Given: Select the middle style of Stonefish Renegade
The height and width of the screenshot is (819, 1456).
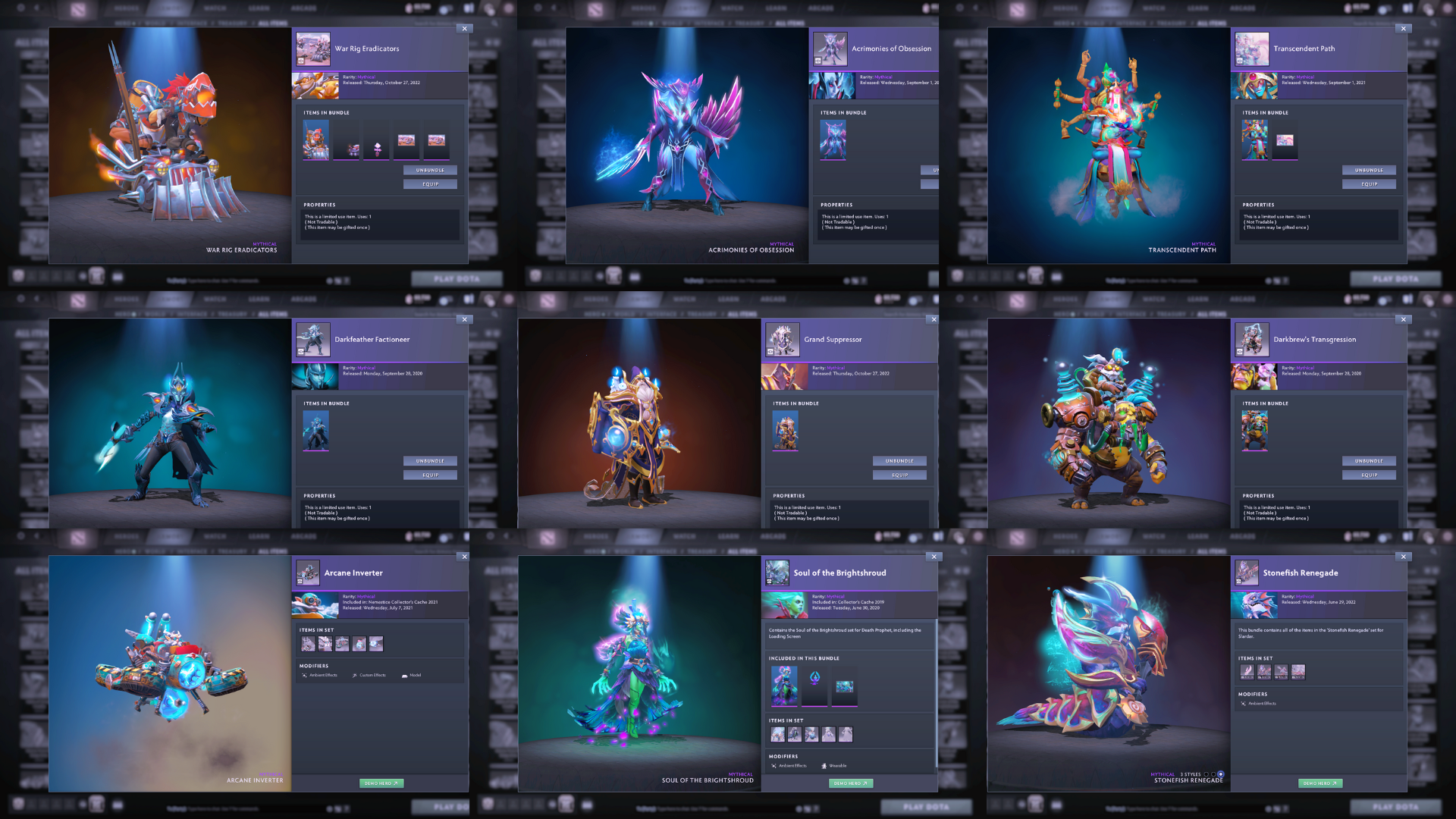Looking at the screenshot, I should (x=1213, y=775).
